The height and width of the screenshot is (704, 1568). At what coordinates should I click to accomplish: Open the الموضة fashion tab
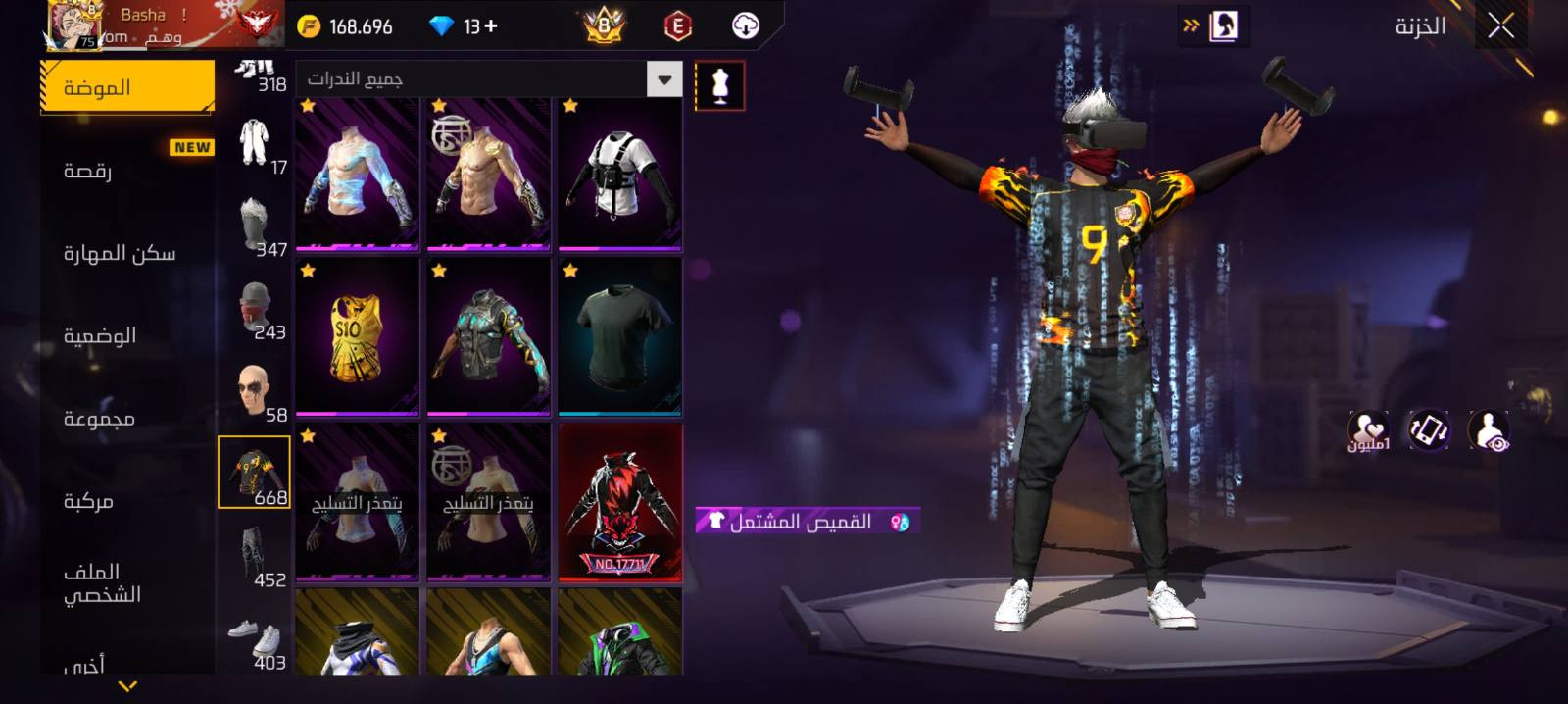click(x=127, y=87)
